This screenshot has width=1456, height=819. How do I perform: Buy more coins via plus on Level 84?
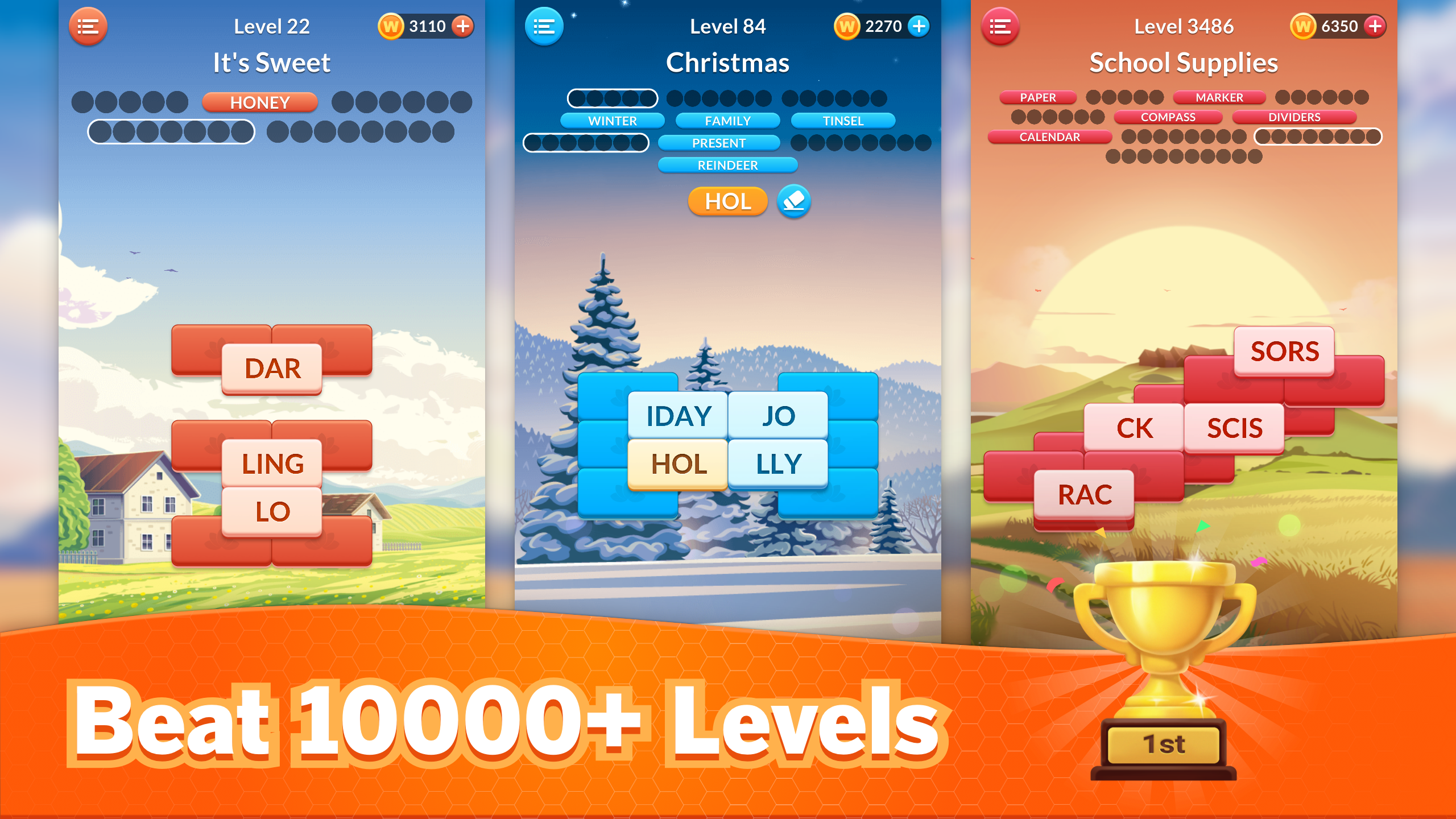917,25
